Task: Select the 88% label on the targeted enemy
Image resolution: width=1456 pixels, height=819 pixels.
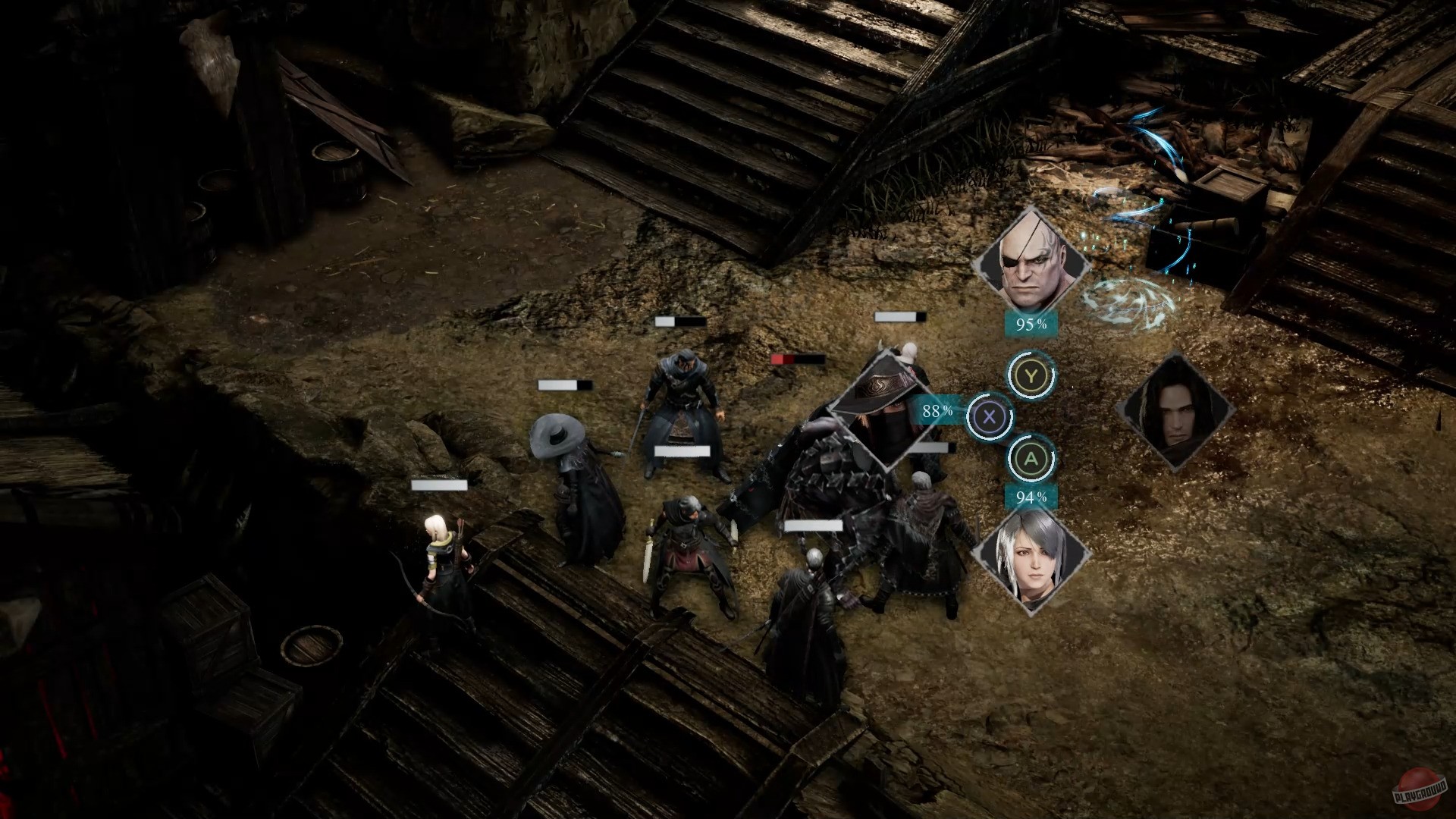Action: pyautogui.click(x=935, y=413)
